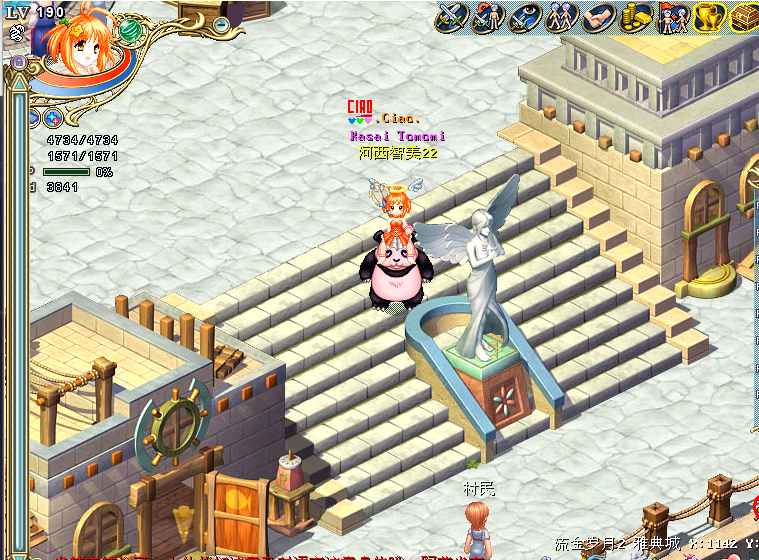Click the treasure chest icon

tap(744, 17)
